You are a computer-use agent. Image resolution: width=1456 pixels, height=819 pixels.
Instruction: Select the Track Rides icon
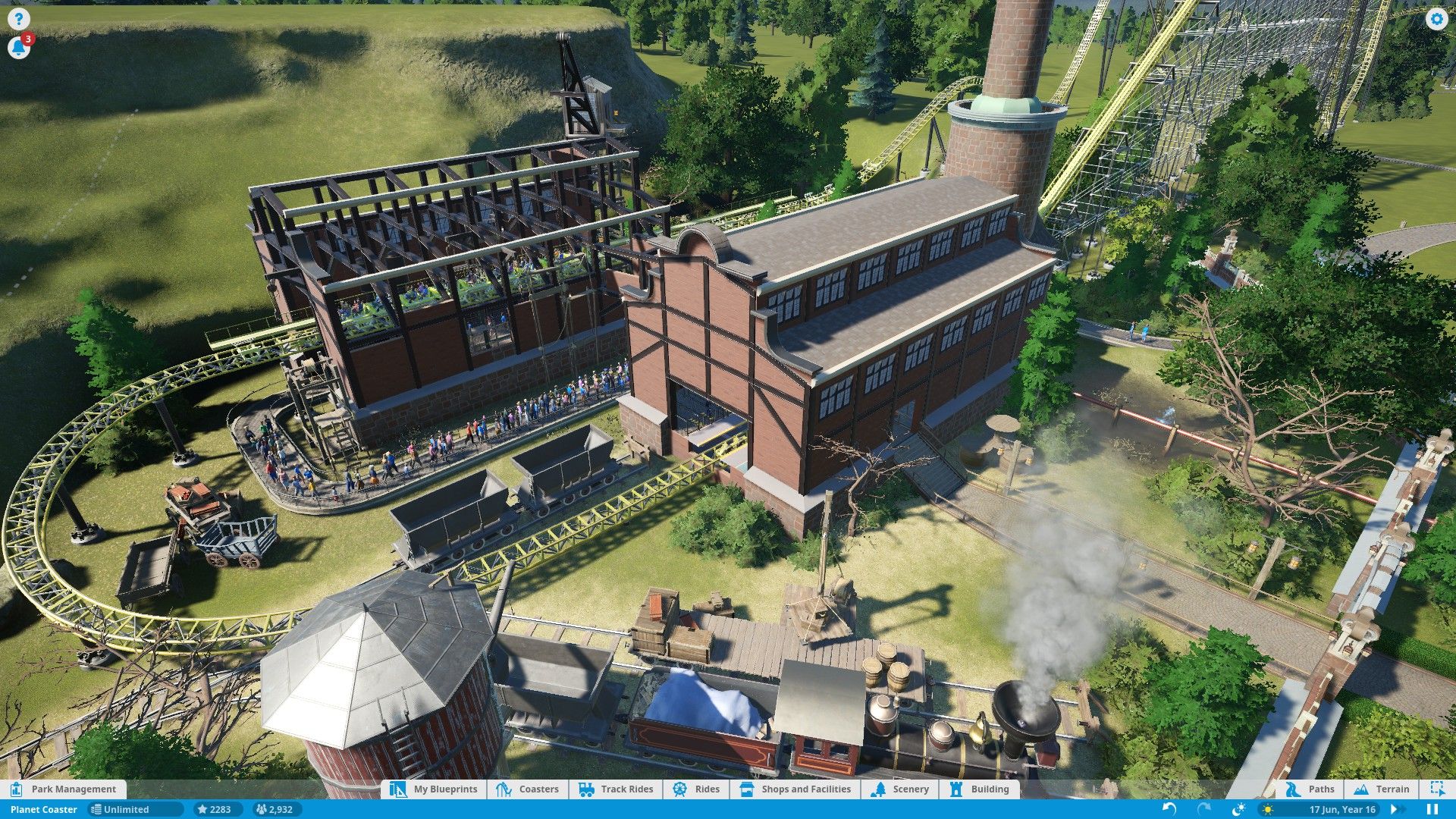click(x=616, y=789)
